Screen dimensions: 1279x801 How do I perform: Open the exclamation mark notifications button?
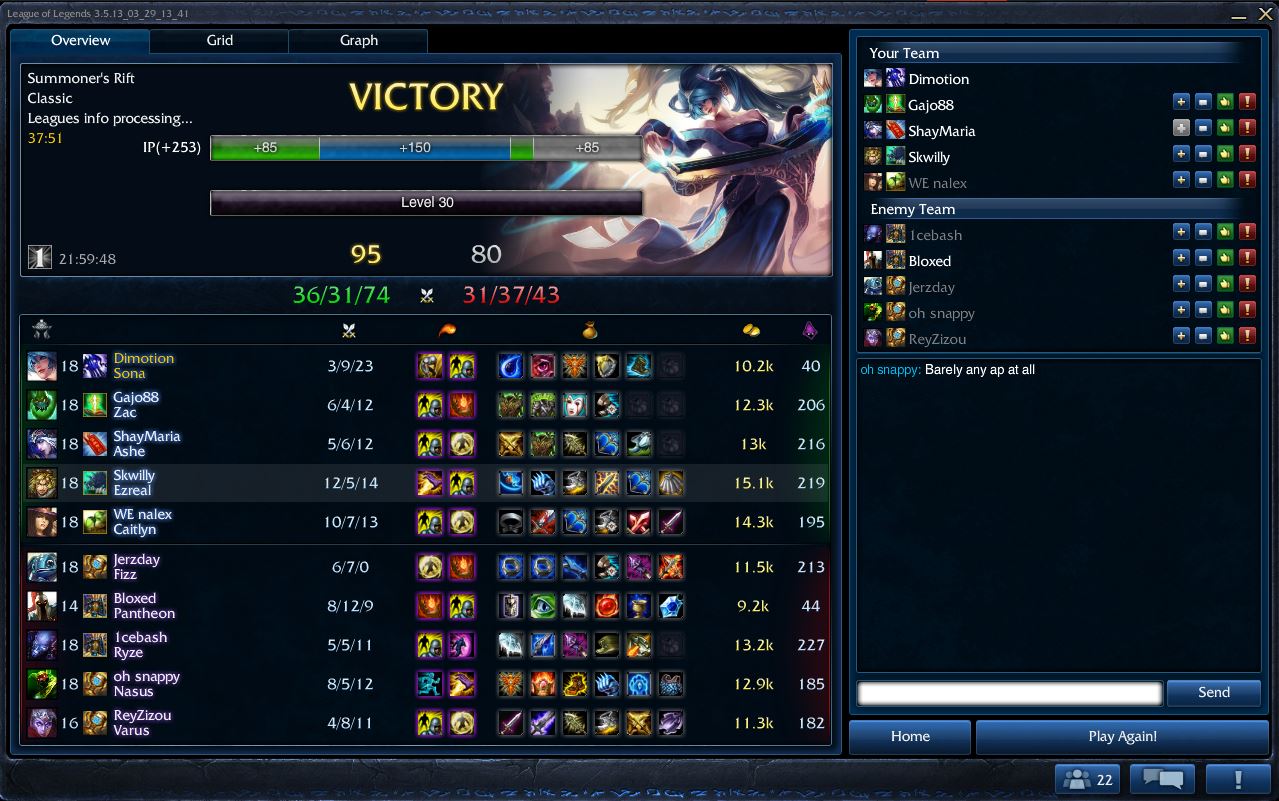coord(1237,780)
